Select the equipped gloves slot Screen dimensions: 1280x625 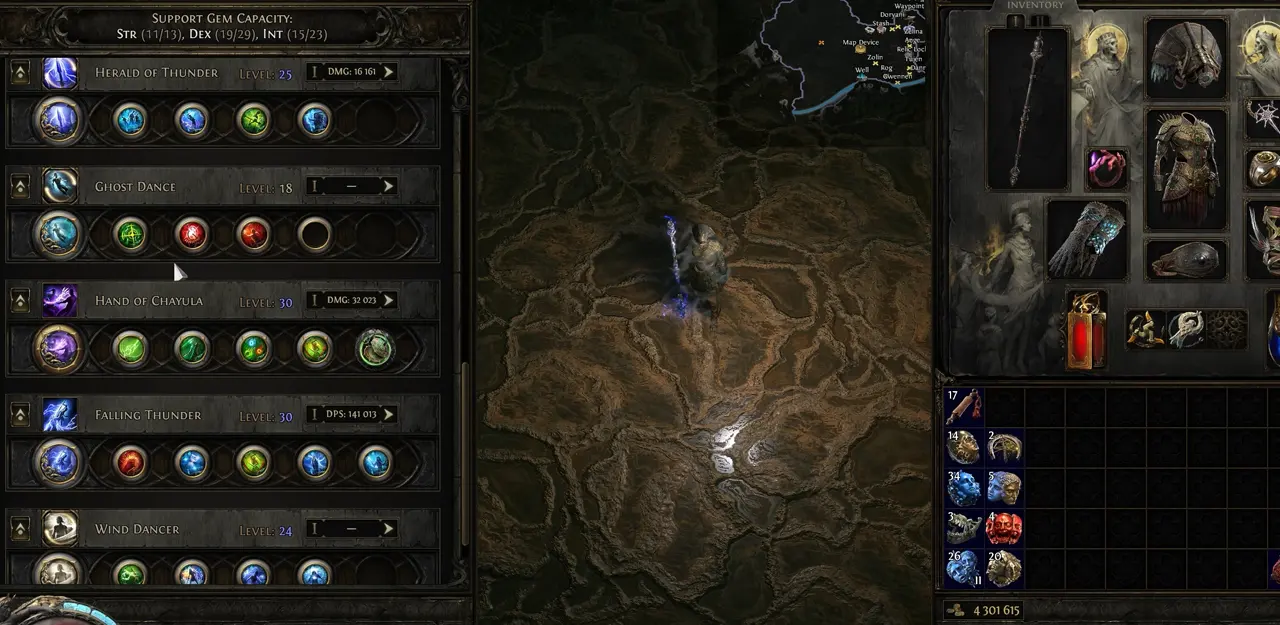(x=1086, y=238)
